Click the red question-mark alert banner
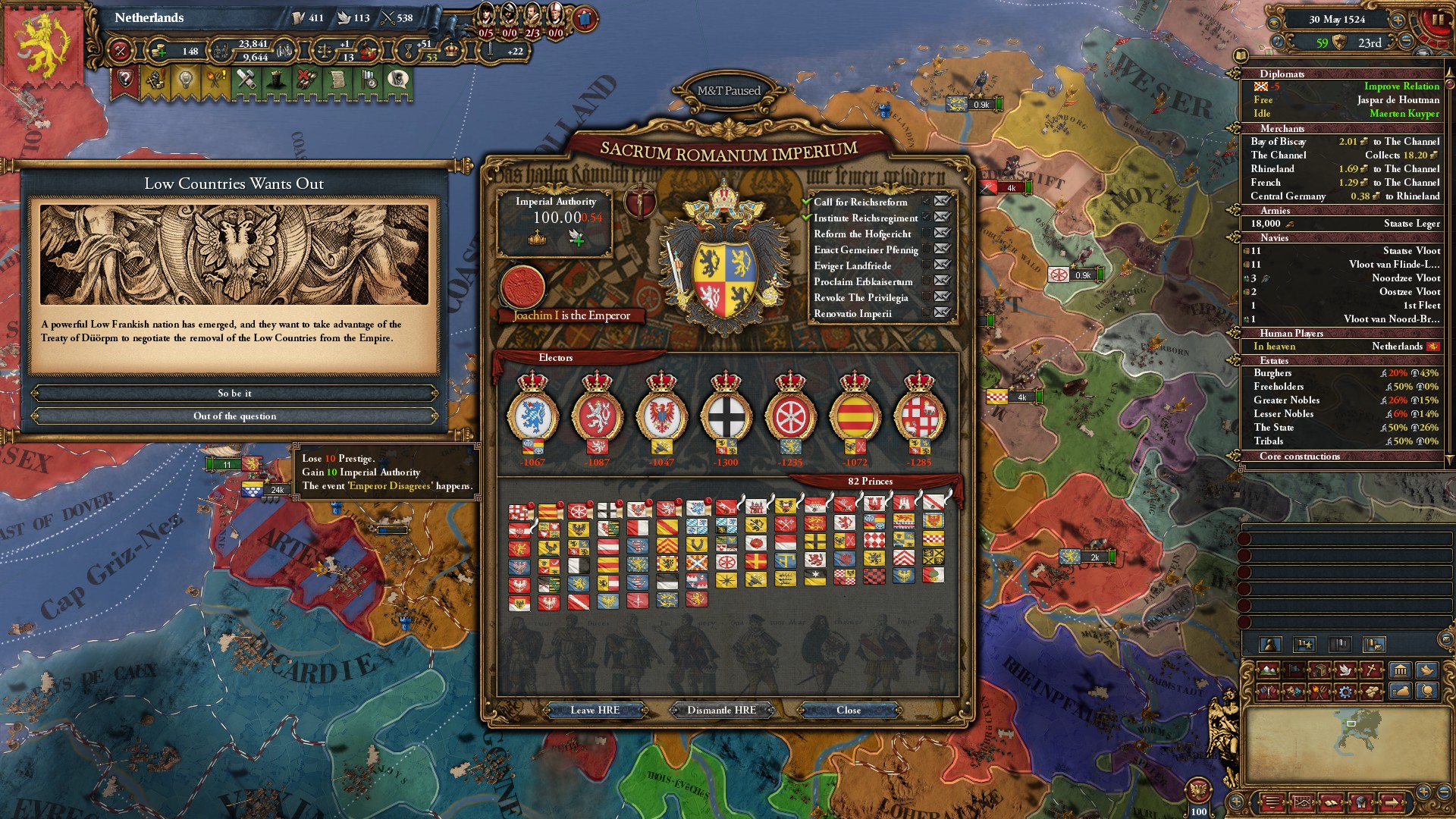The width and height of the screenshot is (1456, 819). [124, 79]
